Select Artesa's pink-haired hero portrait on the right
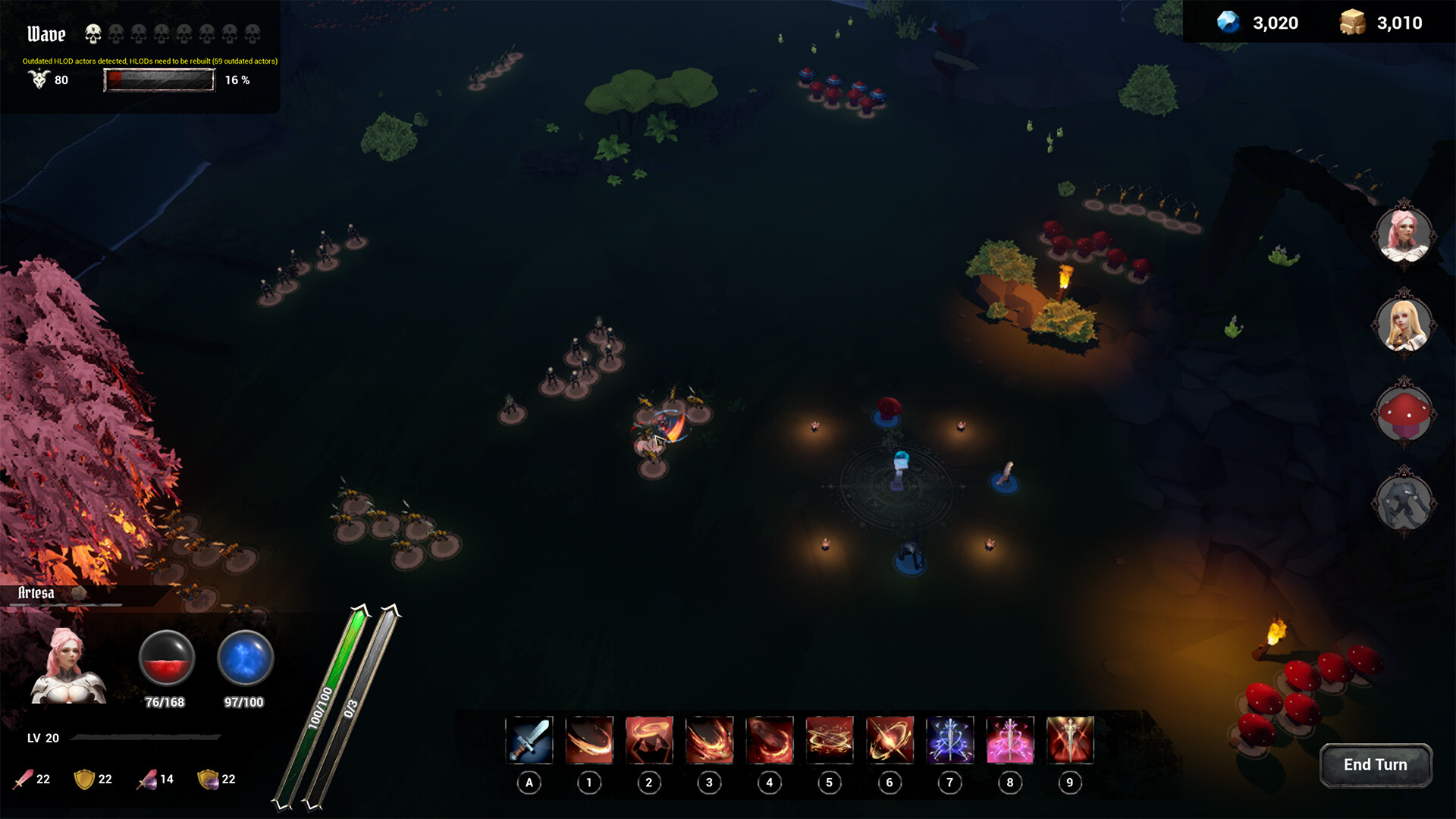Image resolution: width=1456 pixels, height=819 pixels. pyautogui.click(x=1406, y=234)
